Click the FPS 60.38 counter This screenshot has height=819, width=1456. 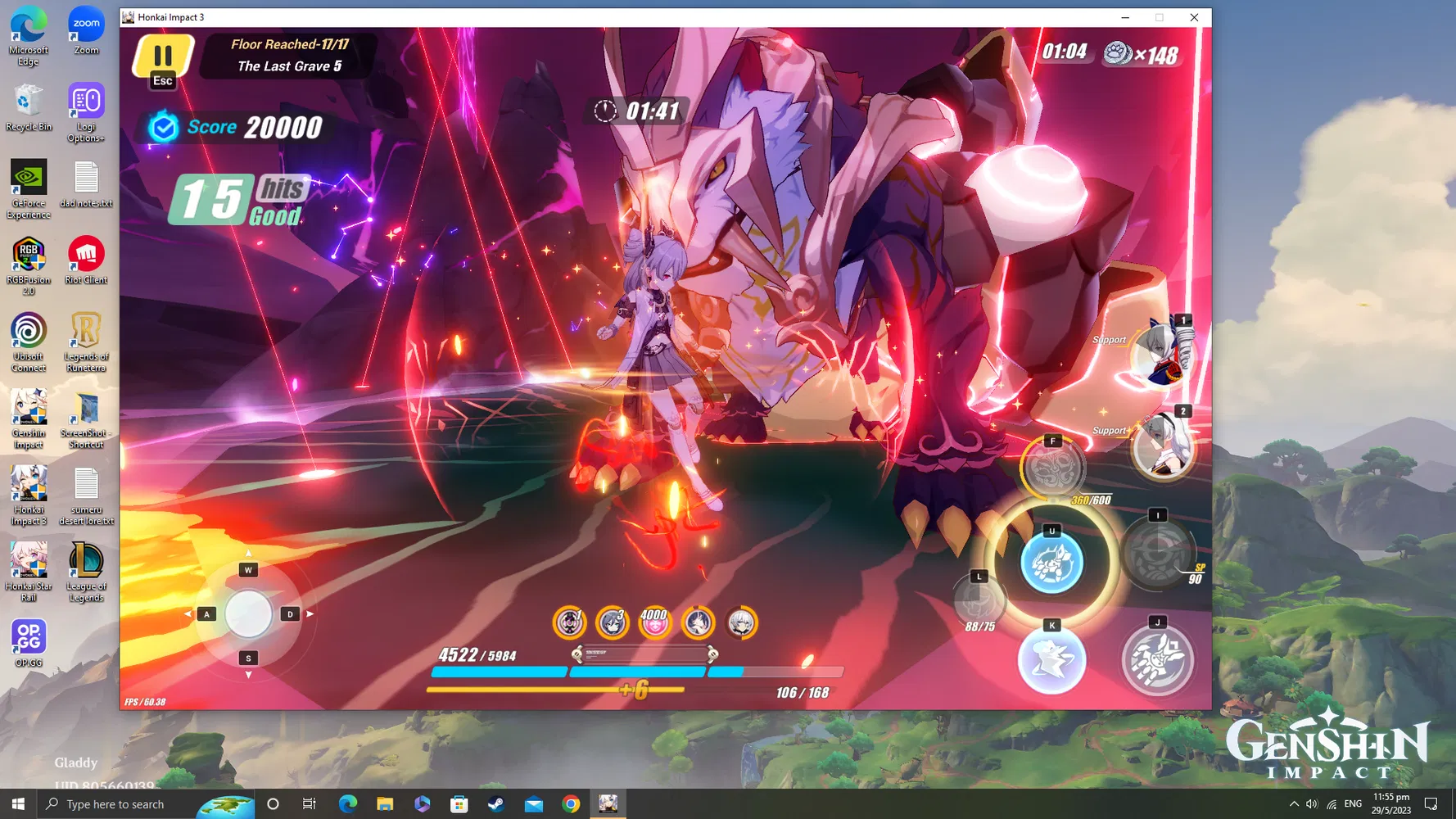144,701
